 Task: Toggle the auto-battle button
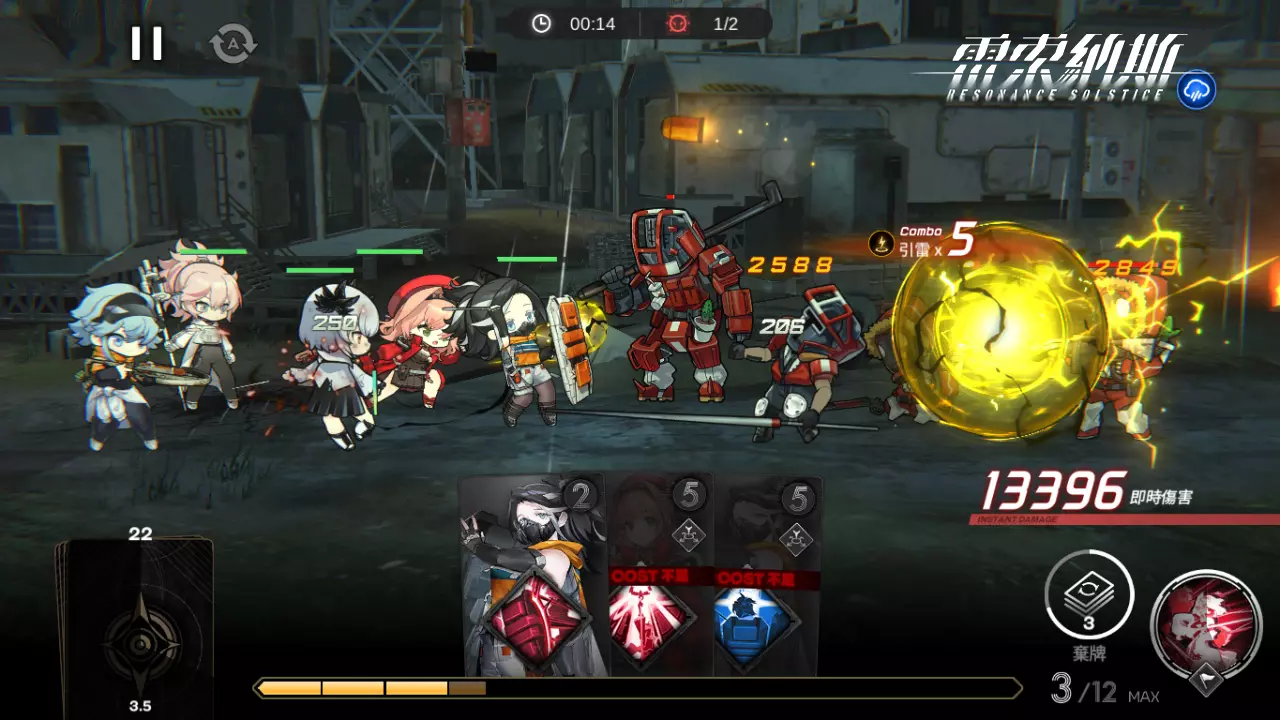233,44
